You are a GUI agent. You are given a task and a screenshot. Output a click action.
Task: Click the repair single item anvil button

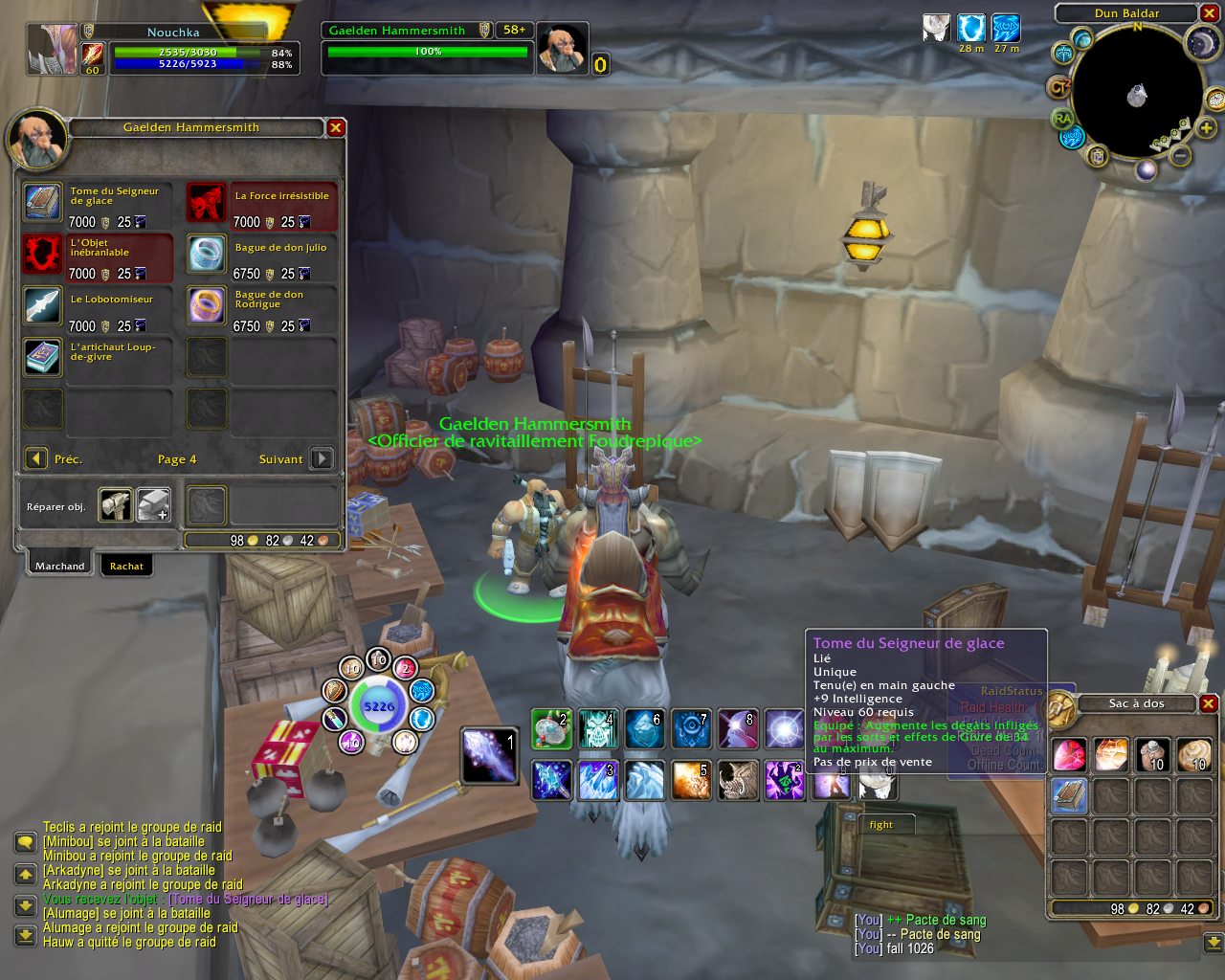[x=116, y=505]
